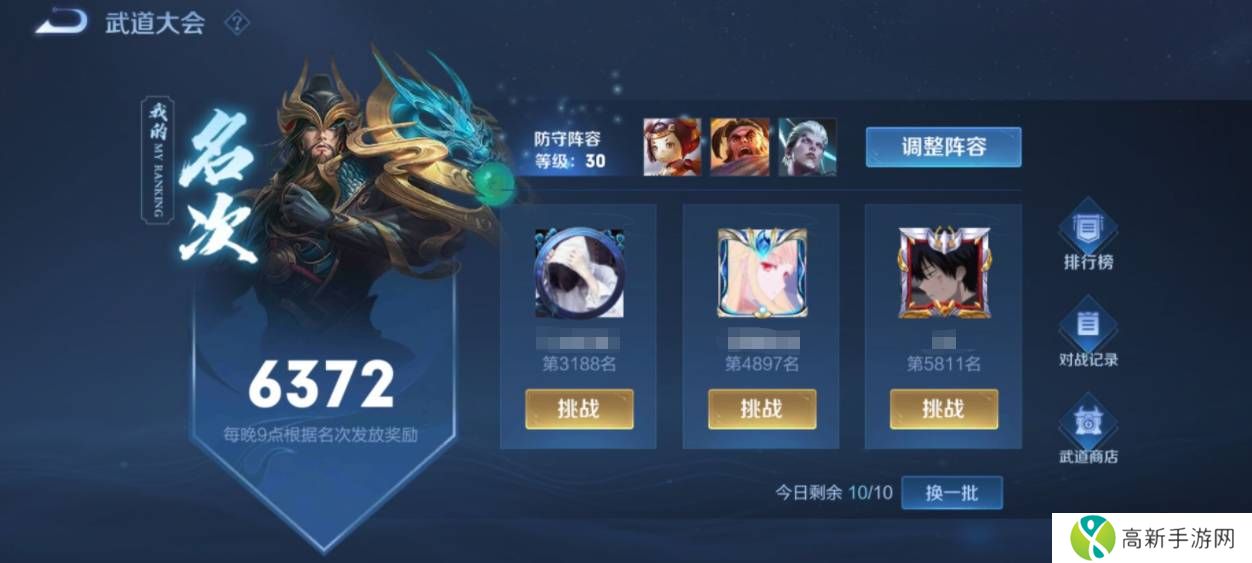This screenshot has width=1252, height=563.
Task: Go back using the top-left return arrow
Action: pyautogui.click(x=62, y=22)
